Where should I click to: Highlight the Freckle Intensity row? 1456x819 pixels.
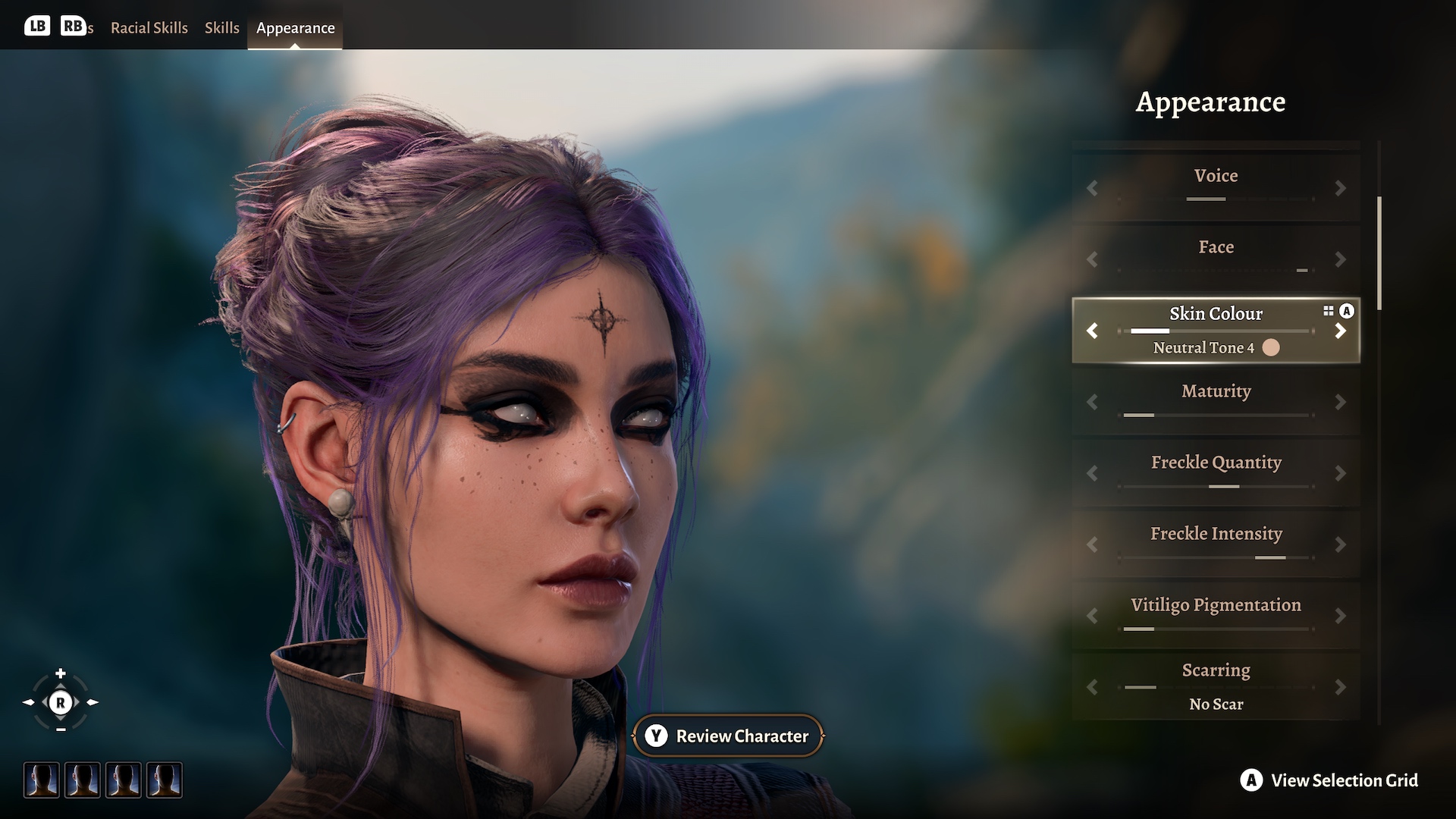click(x=1216, y=534)
